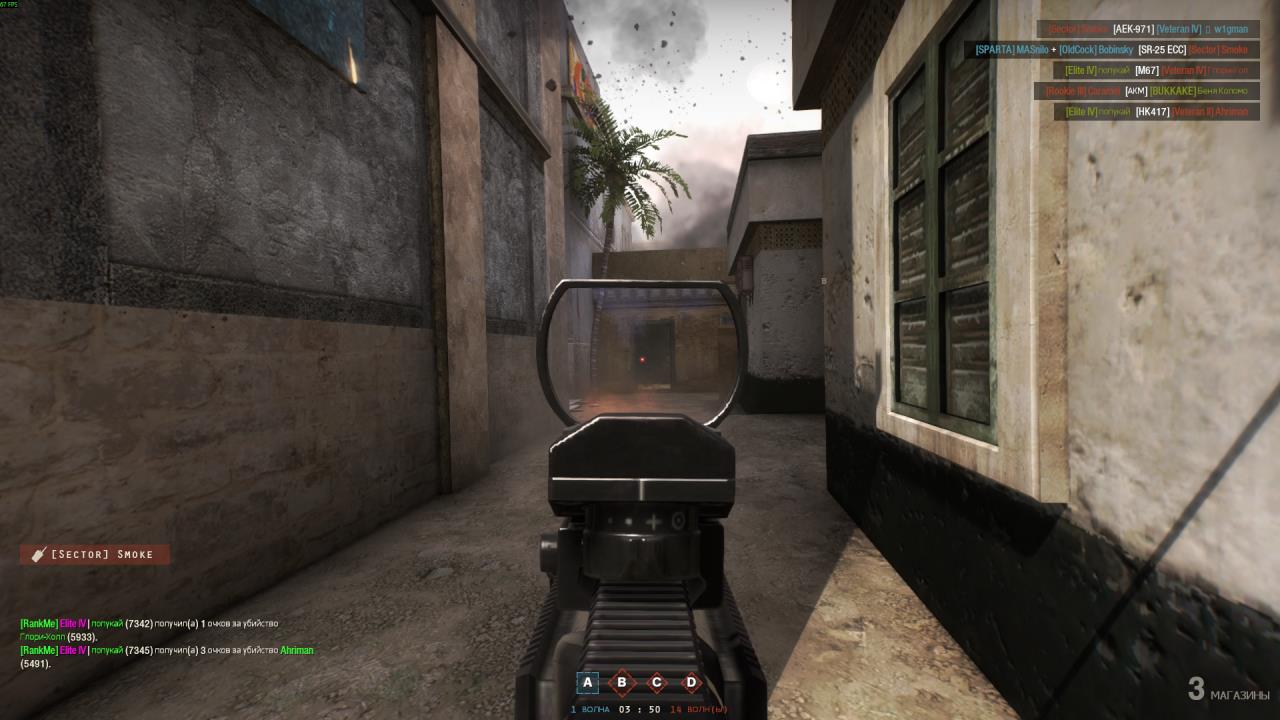Select the AEK-971 weapon icon in the killfeed

point(1132,29)
